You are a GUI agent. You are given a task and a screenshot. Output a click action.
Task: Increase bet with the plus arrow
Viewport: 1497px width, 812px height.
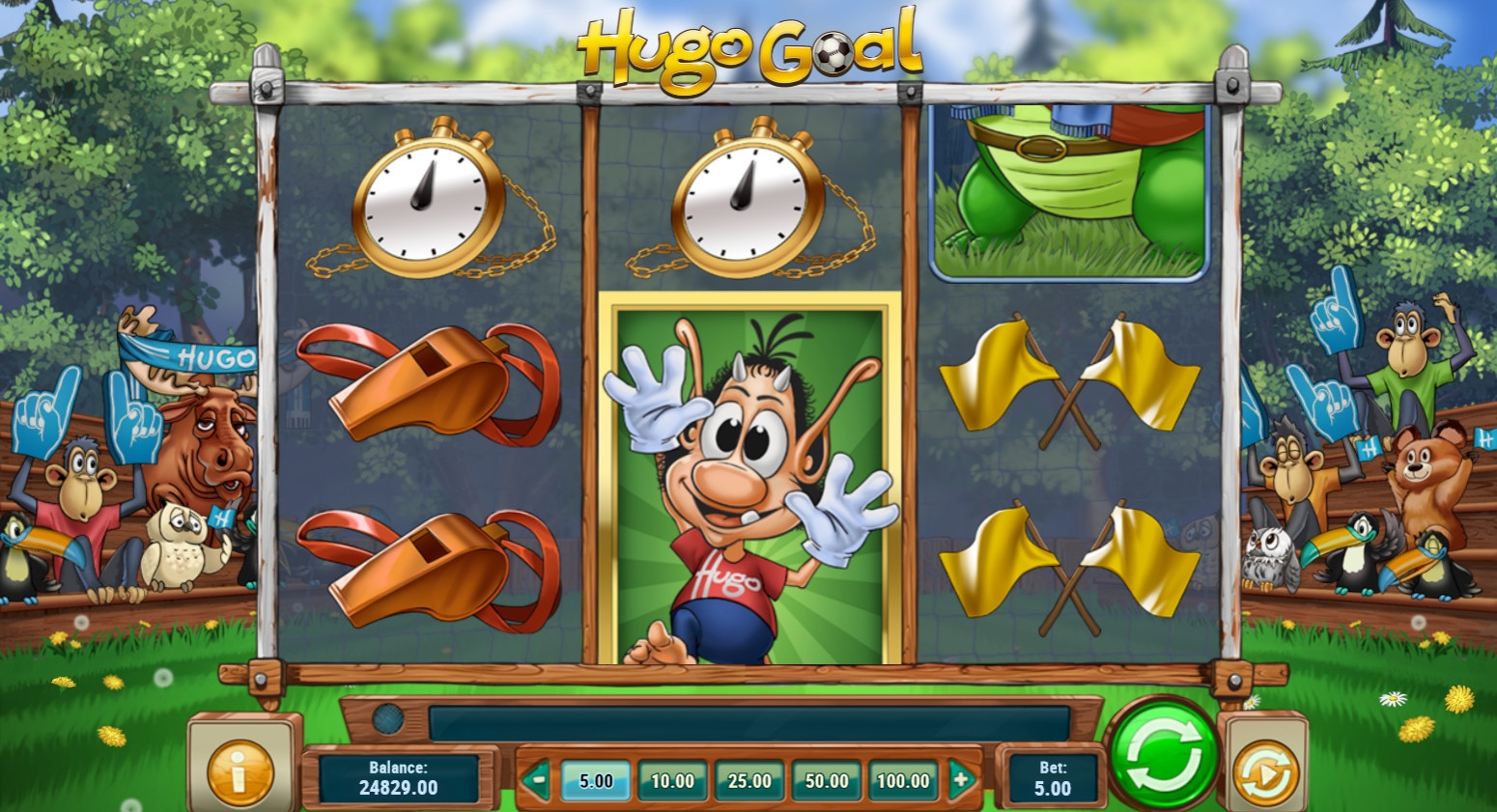961,778
